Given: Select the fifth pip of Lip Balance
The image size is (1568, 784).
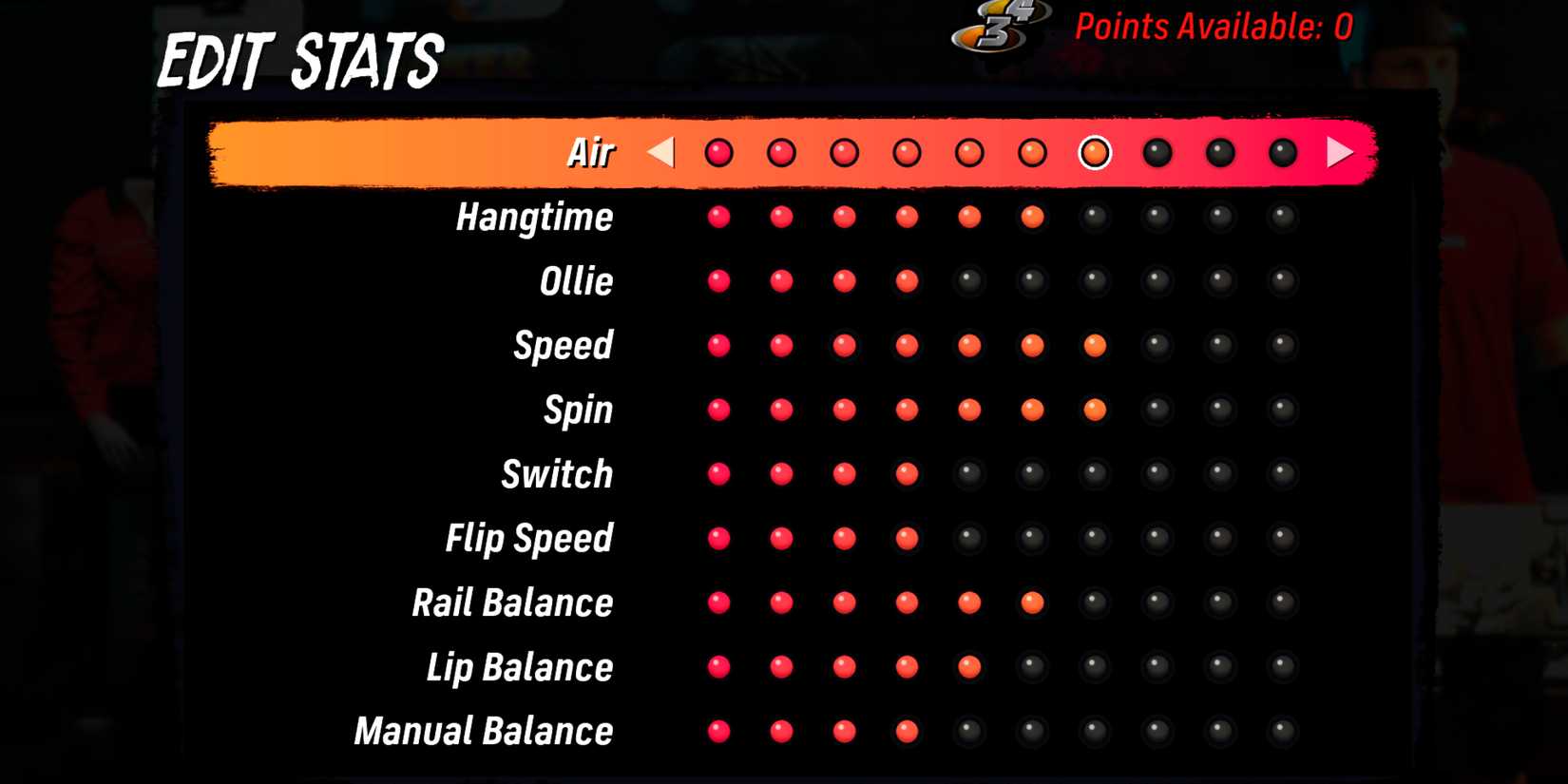Looking at the screenshot, I should (969, 667).
